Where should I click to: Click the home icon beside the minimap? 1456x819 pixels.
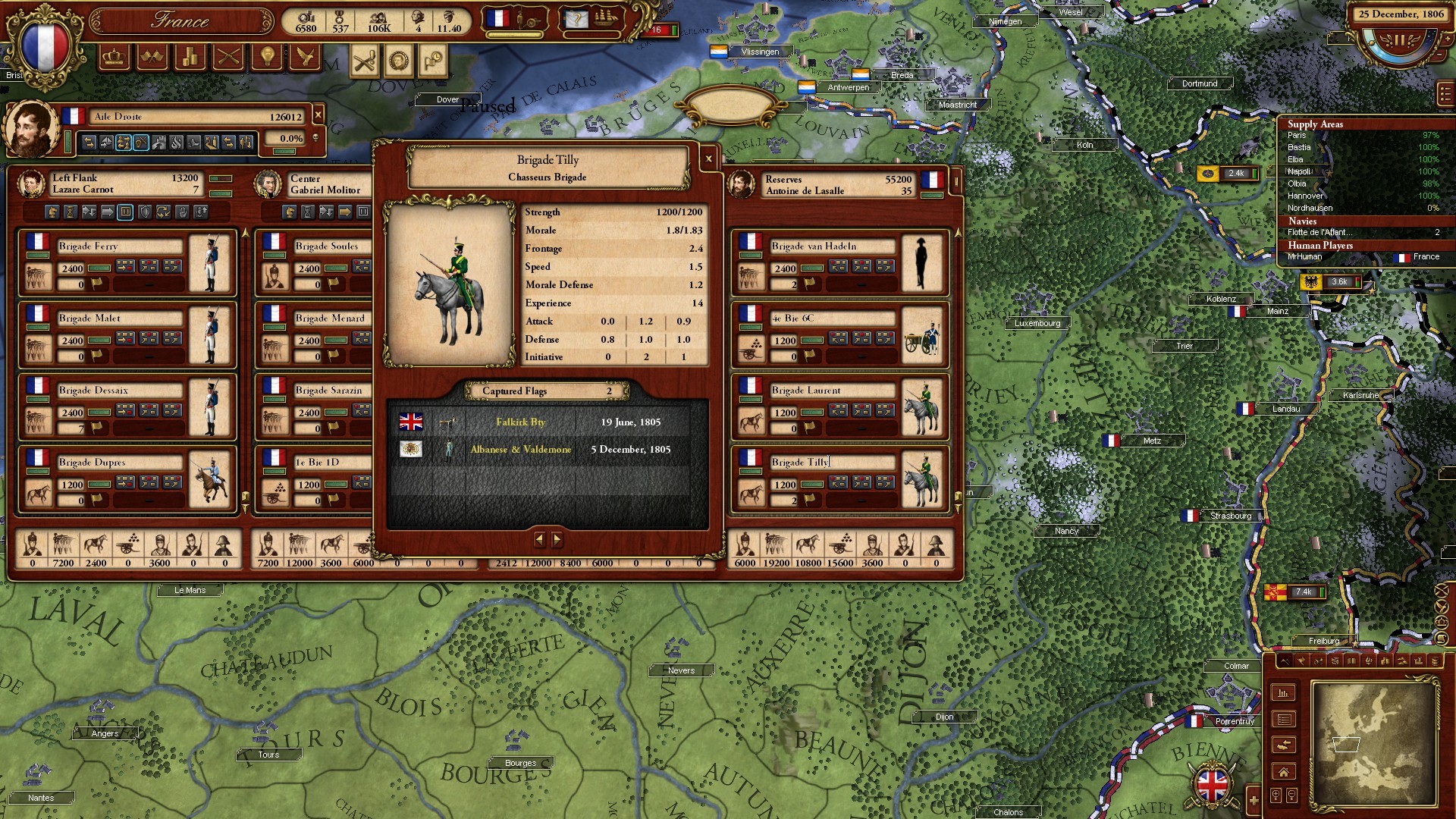coord(1283,771)
